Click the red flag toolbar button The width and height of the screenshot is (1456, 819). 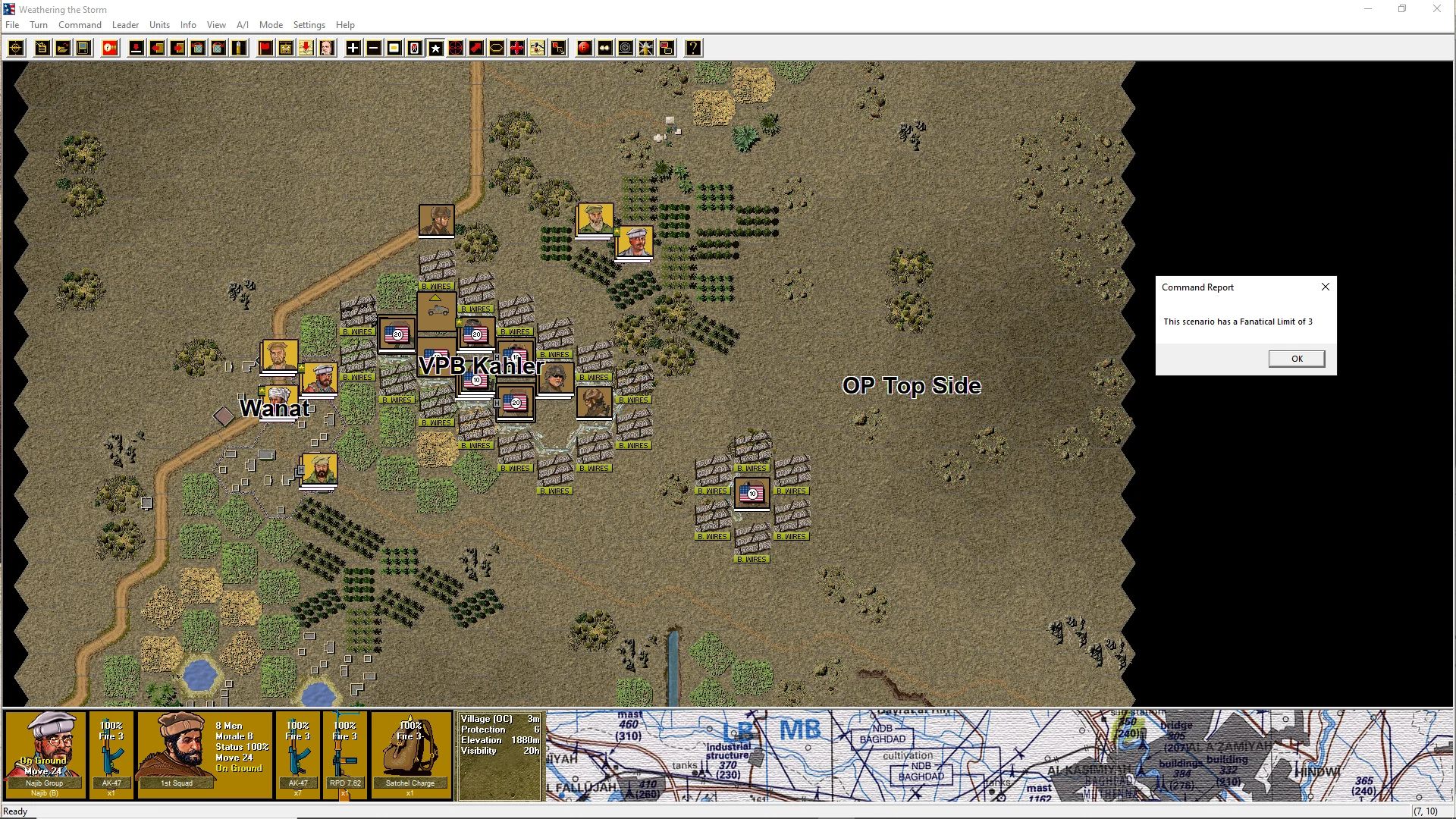pos(265,49)
